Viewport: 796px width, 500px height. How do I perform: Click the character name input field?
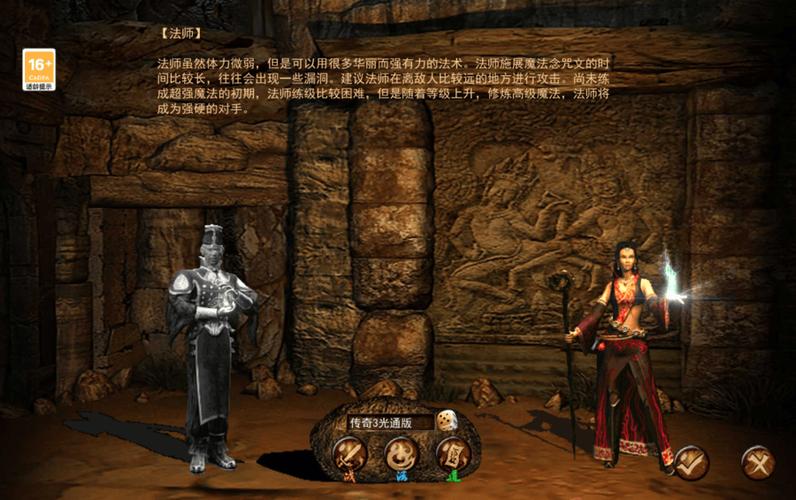click(388, 422)
